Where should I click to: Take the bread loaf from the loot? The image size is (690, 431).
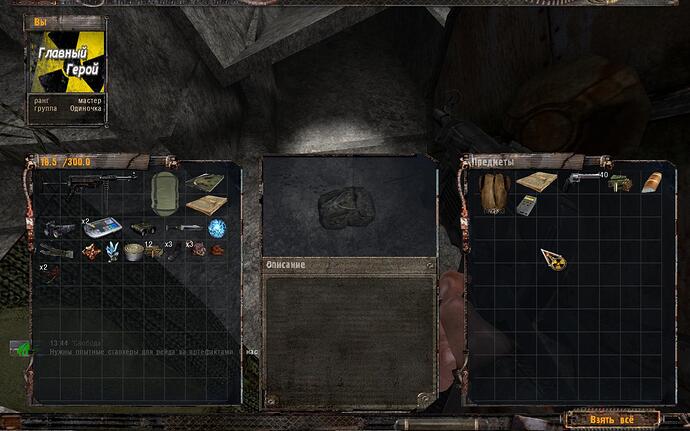(x=651, y=182)
